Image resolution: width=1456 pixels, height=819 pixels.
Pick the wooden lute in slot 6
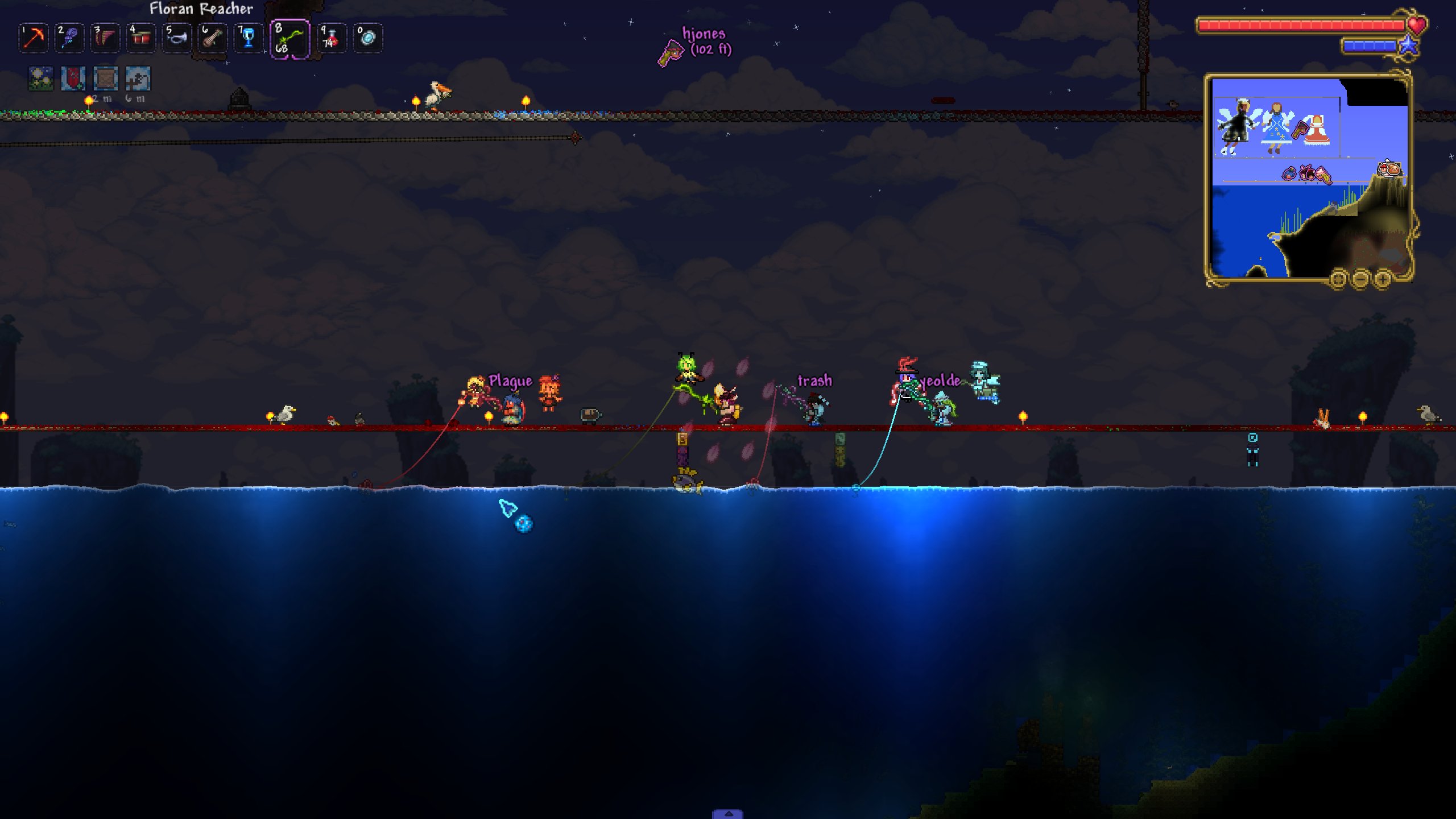212,38
